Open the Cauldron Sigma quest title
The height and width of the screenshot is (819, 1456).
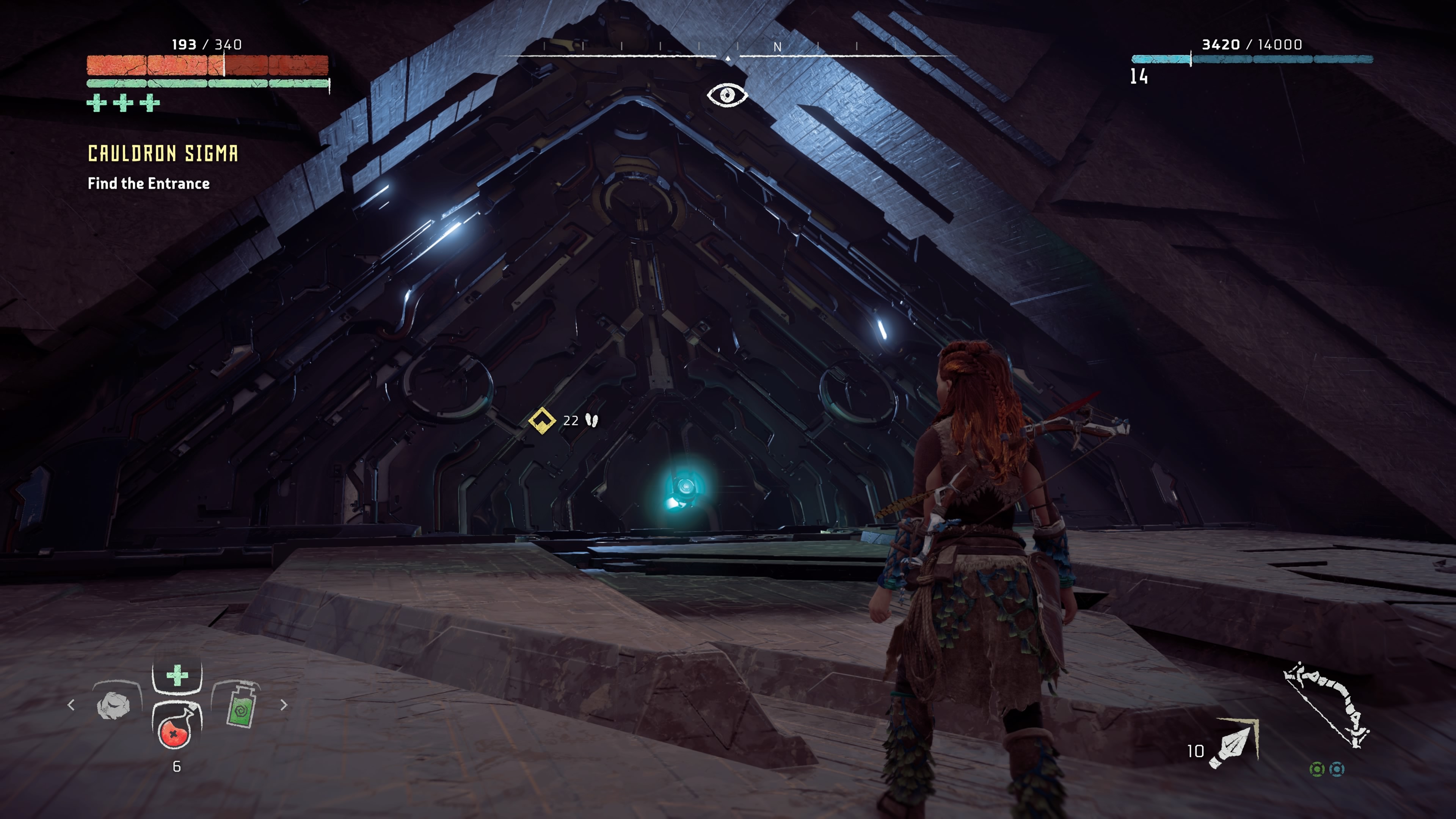(163, 154)
